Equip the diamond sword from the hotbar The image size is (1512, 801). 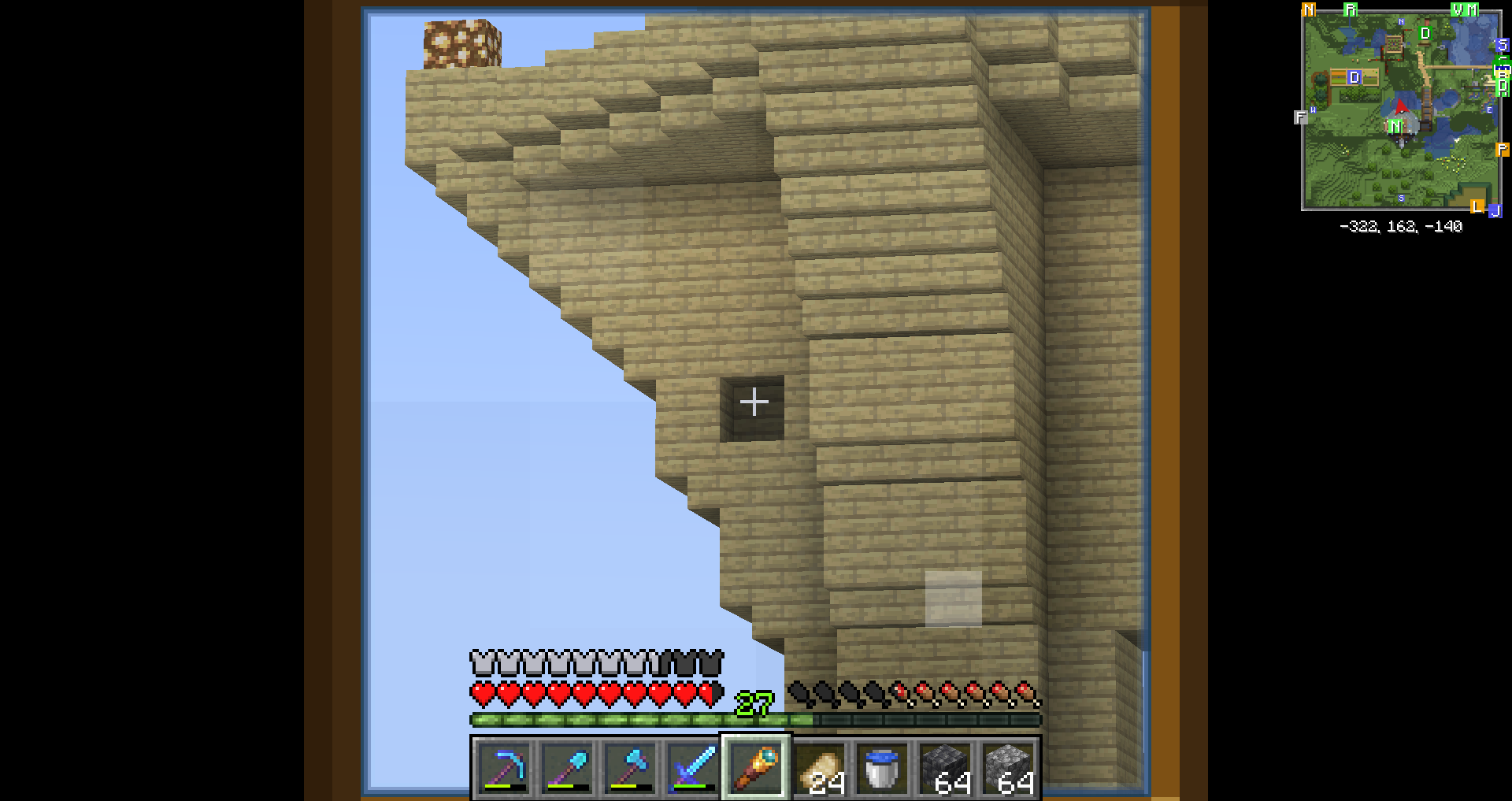pos(693,768)
